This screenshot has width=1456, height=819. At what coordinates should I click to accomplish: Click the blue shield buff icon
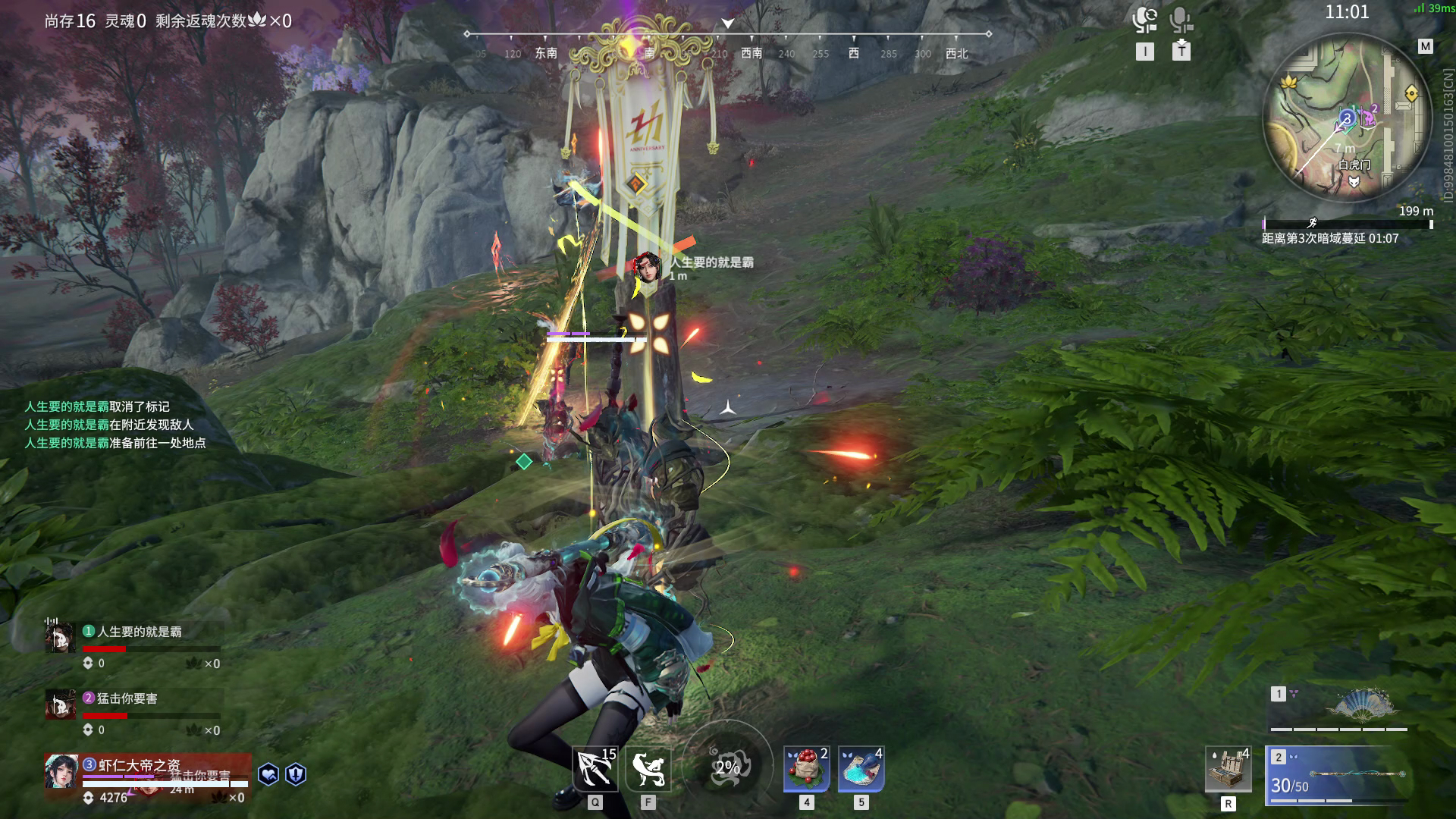296,774
